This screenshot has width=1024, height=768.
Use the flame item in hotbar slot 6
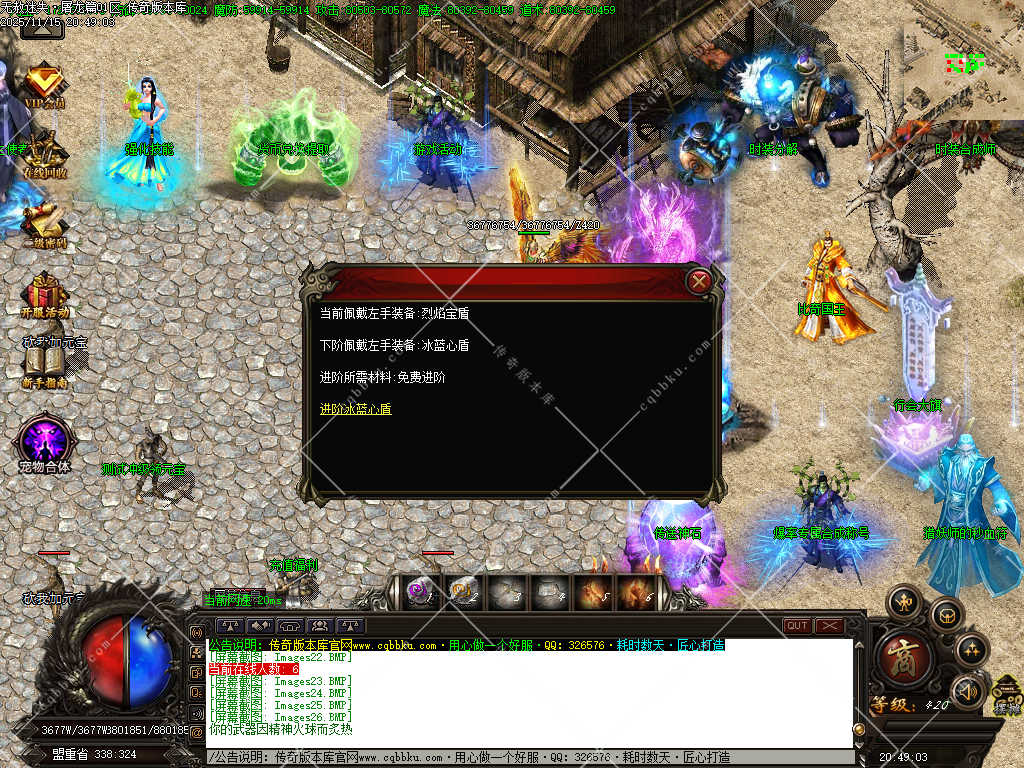coord(636,592)
